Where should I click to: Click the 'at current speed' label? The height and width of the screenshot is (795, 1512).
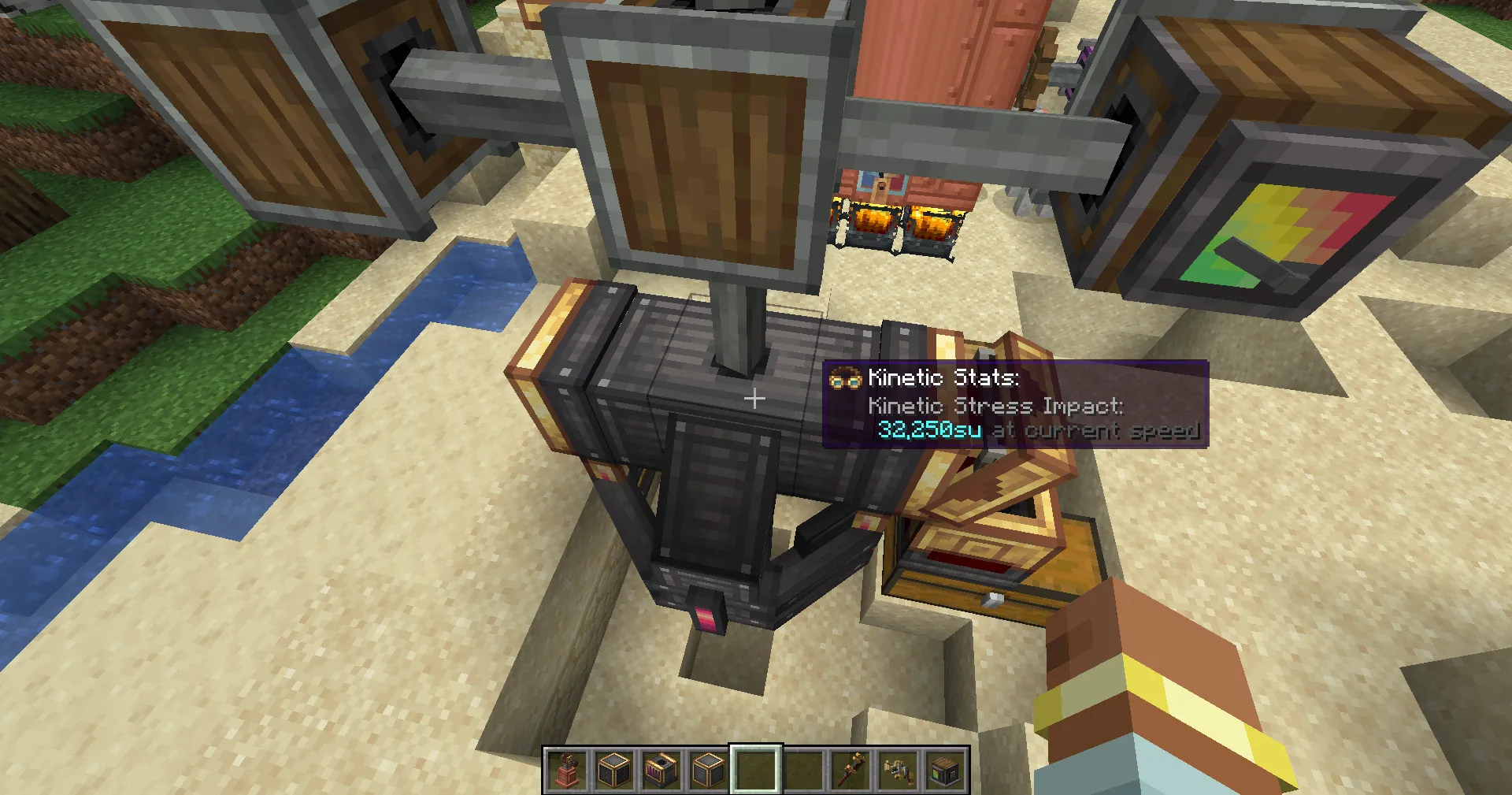tap(1097, 431)
